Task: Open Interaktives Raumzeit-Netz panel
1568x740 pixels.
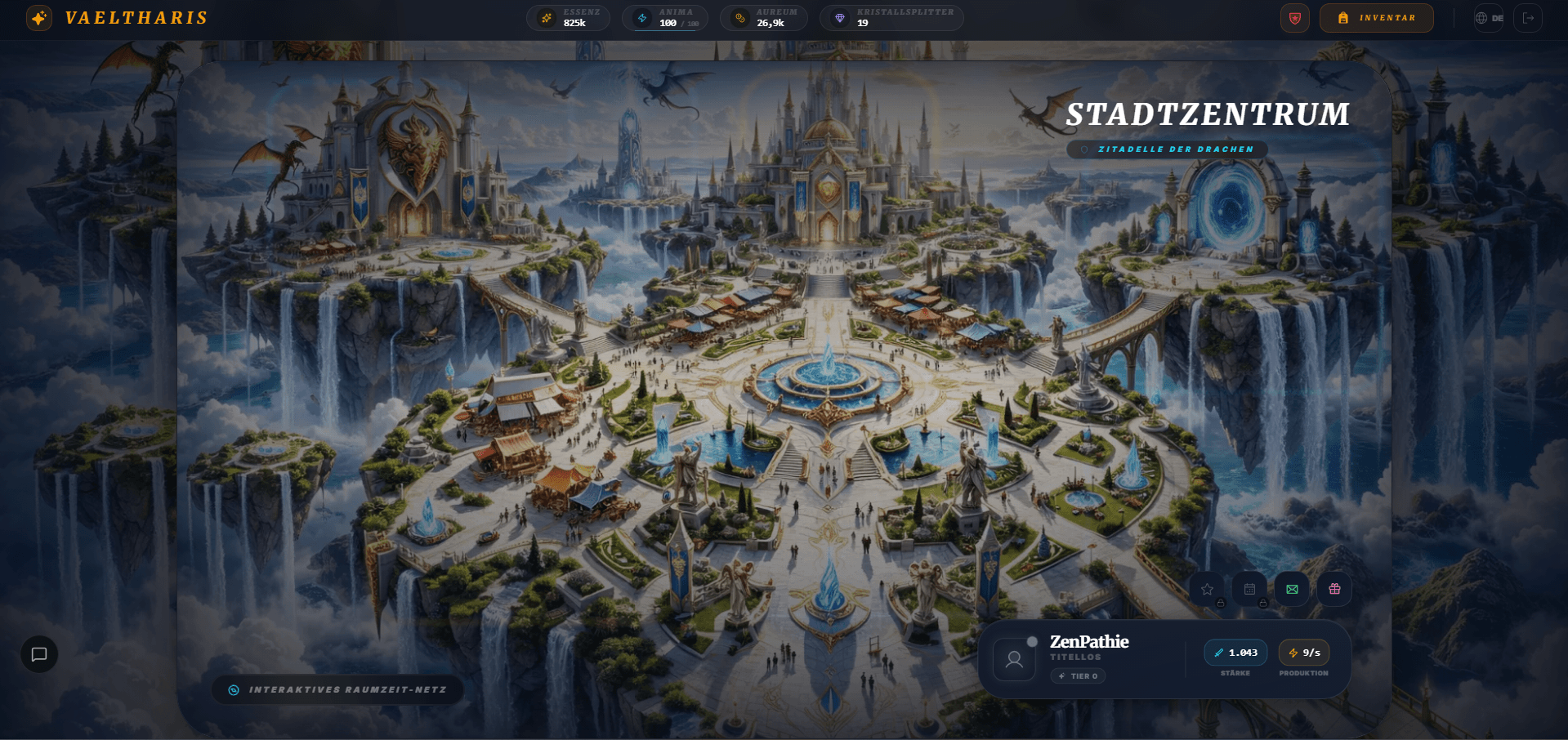Action: [x=337, y=689]
